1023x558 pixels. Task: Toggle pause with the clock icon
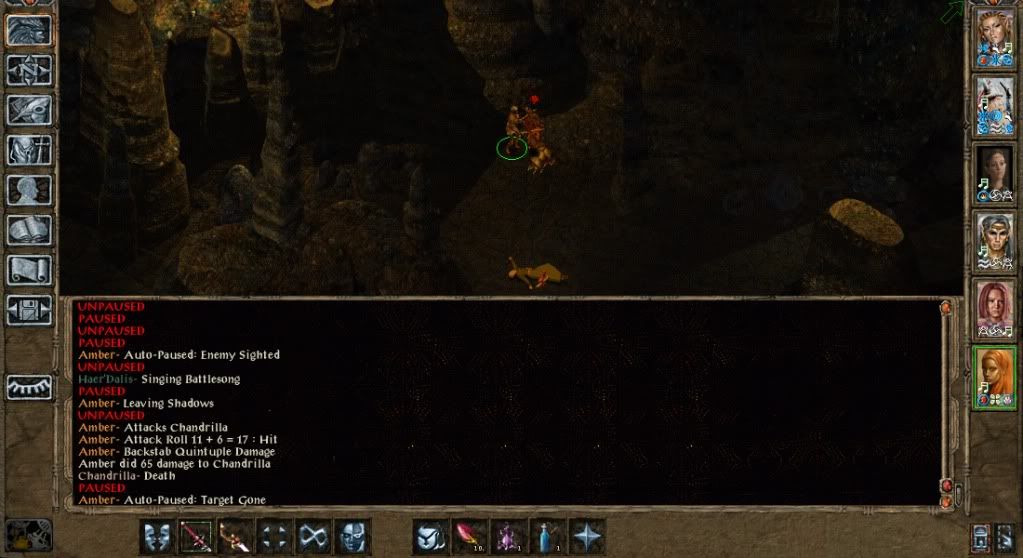pos(27,533)
